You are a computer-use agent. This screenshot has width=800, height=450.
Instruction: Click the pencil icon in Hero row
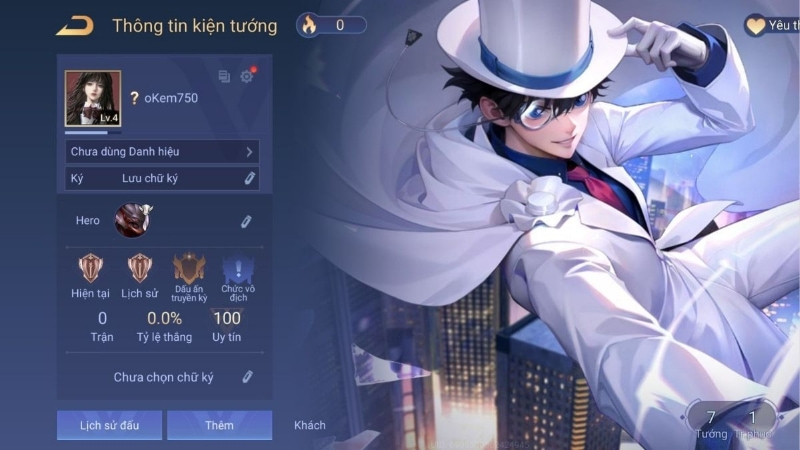[246, 221]
